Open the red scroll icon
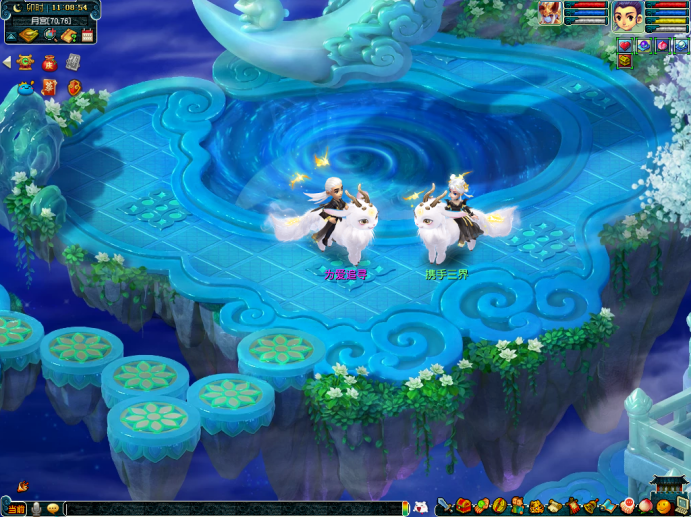692x518 pixels. [50, 88]
